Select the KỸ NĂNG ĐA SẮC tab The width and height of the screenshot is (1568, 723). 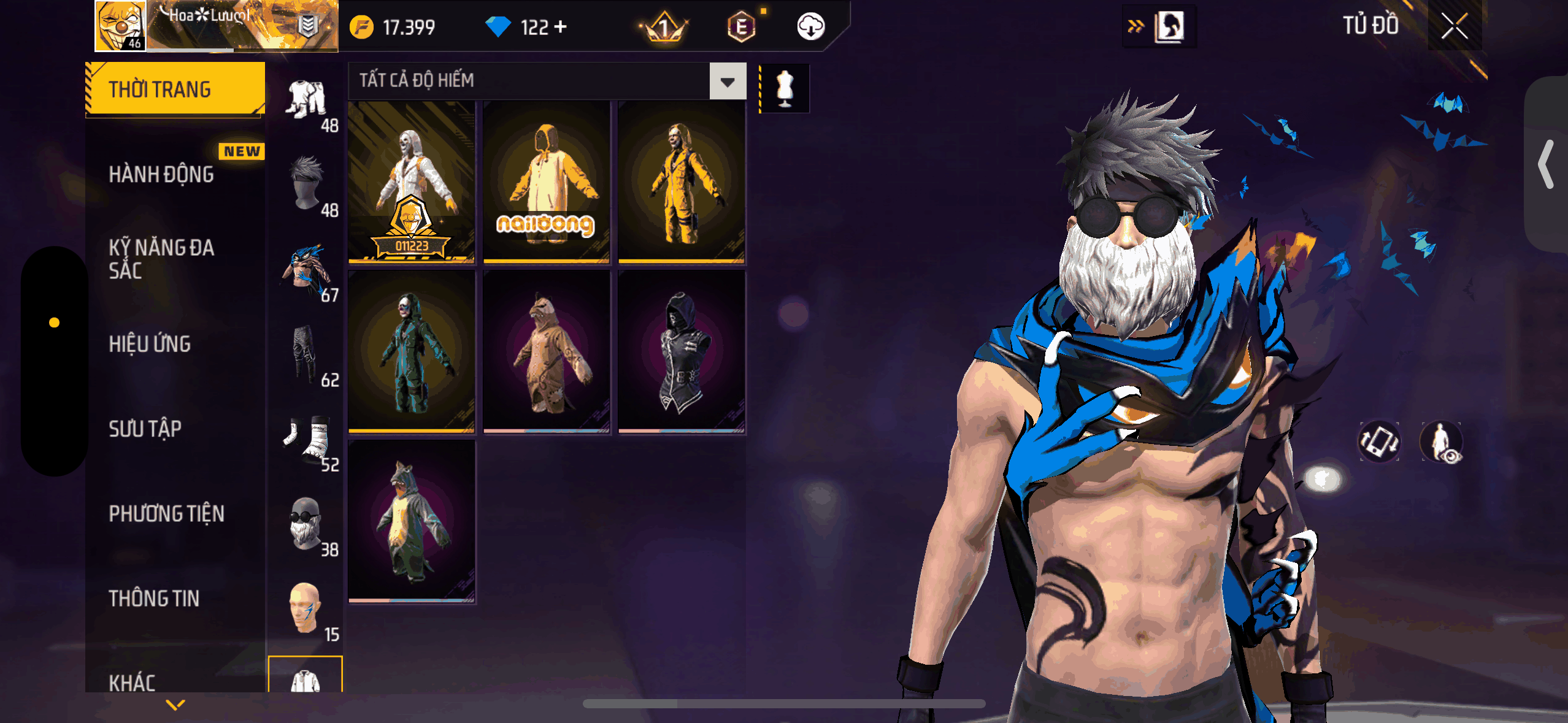[161, 259]
